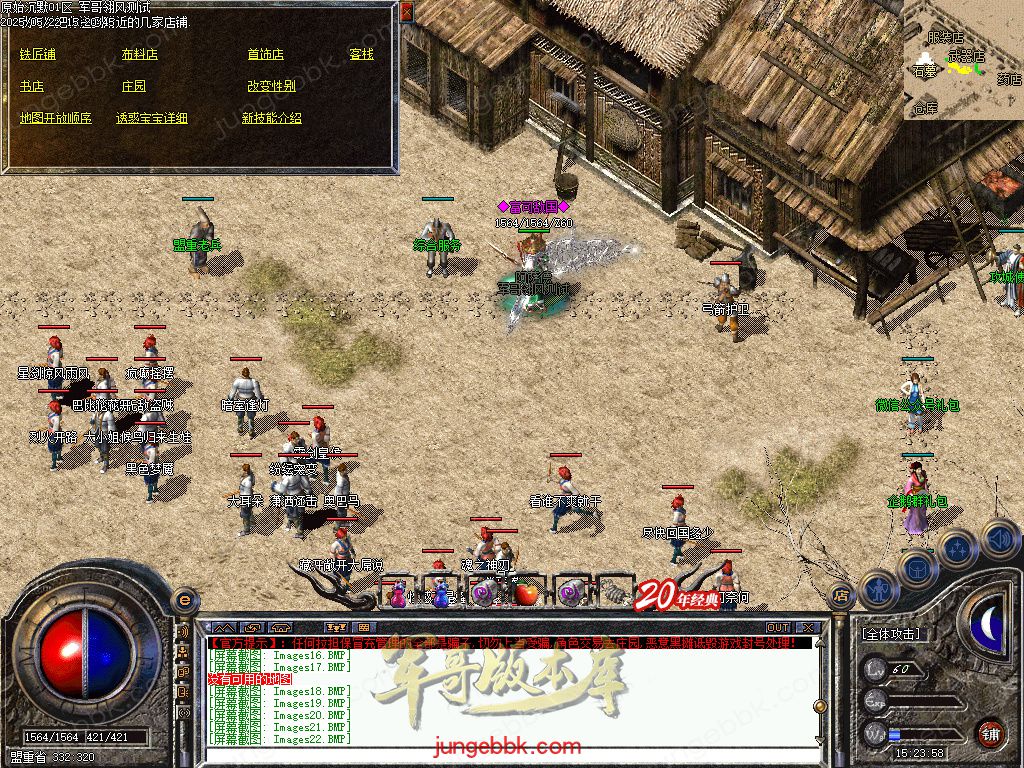Toggle the 全体攻击 attack mode label
Screen dimensions: 1024x768
891,634
